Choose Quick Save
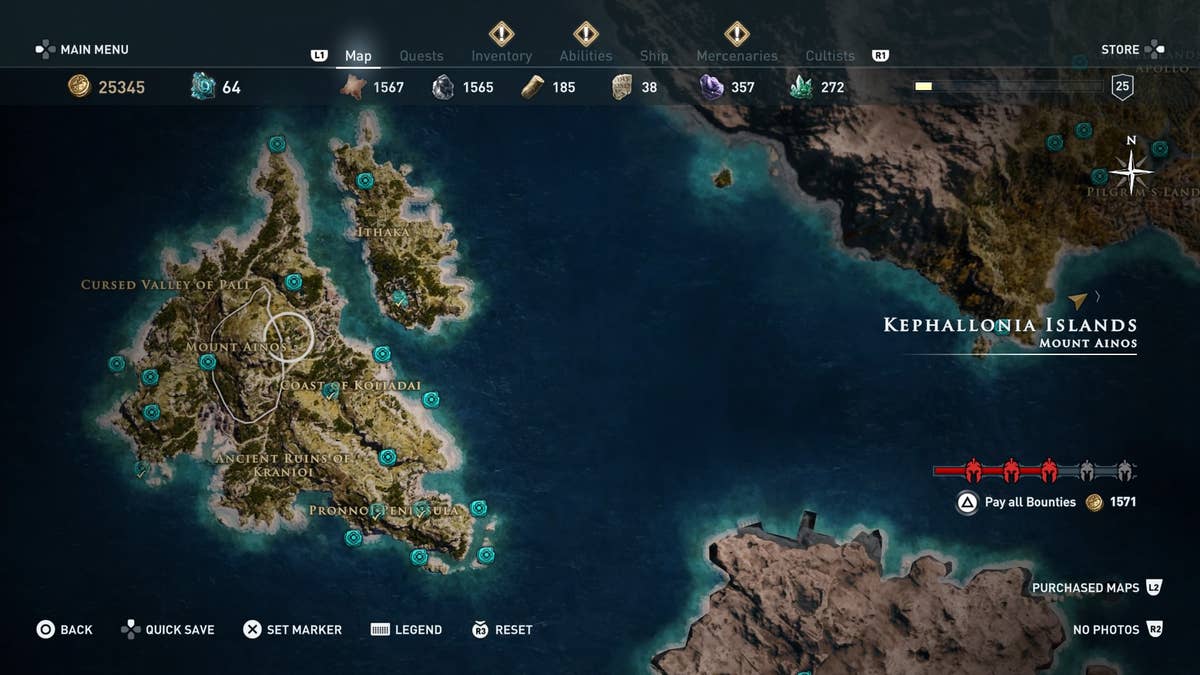This screenshot has width=1200, height=675. pyautogui.click(x=168, y=629)
